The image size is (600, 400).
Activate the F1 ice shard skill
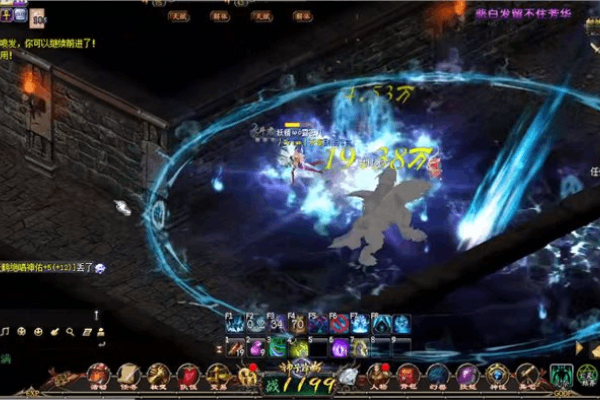(x=235, y=324)
